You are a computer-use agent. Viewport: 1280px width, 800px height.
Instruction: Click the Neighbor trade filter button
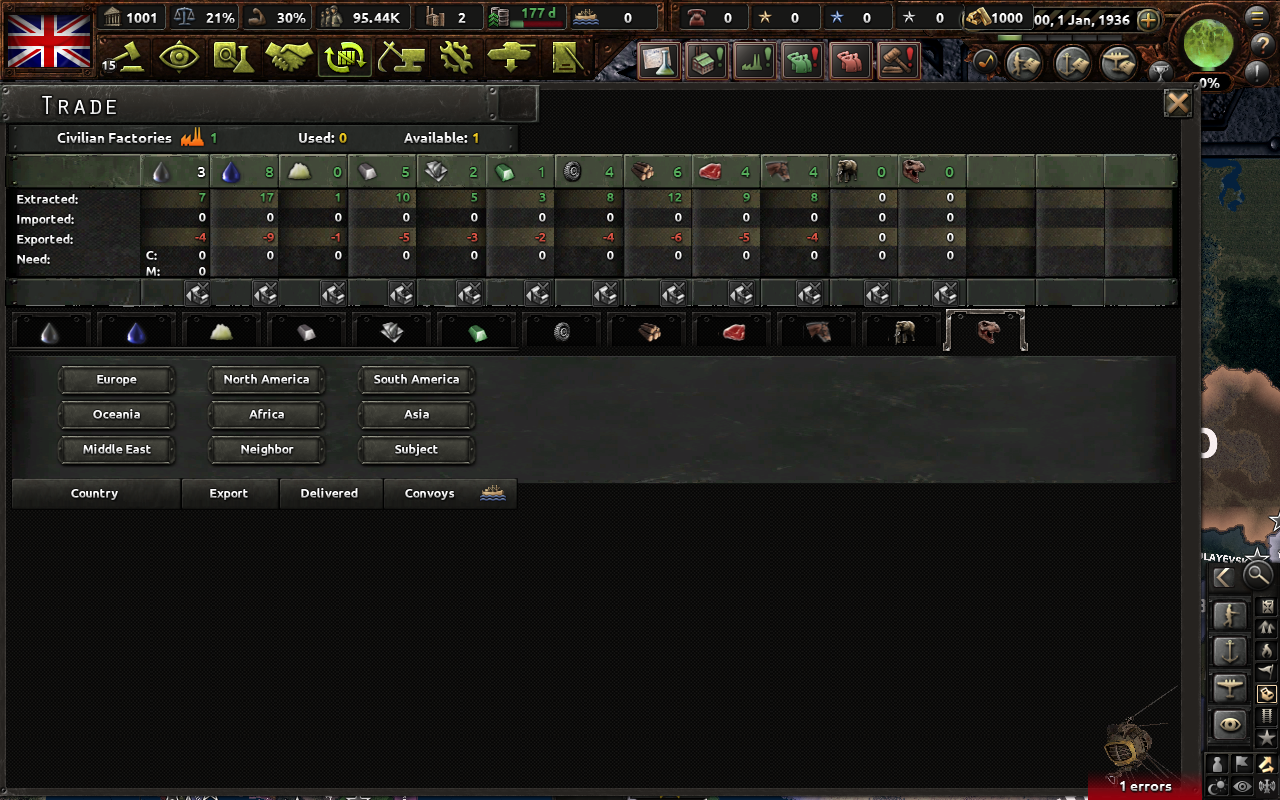266,450
